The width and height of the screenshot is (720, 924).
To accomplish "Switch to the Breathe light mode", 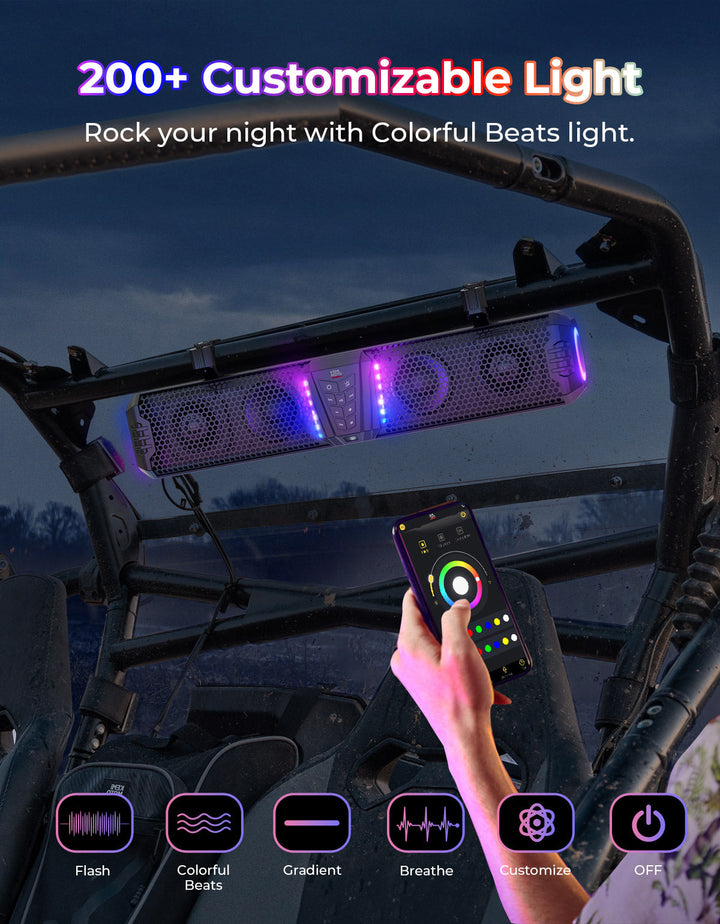I will 426,823.
